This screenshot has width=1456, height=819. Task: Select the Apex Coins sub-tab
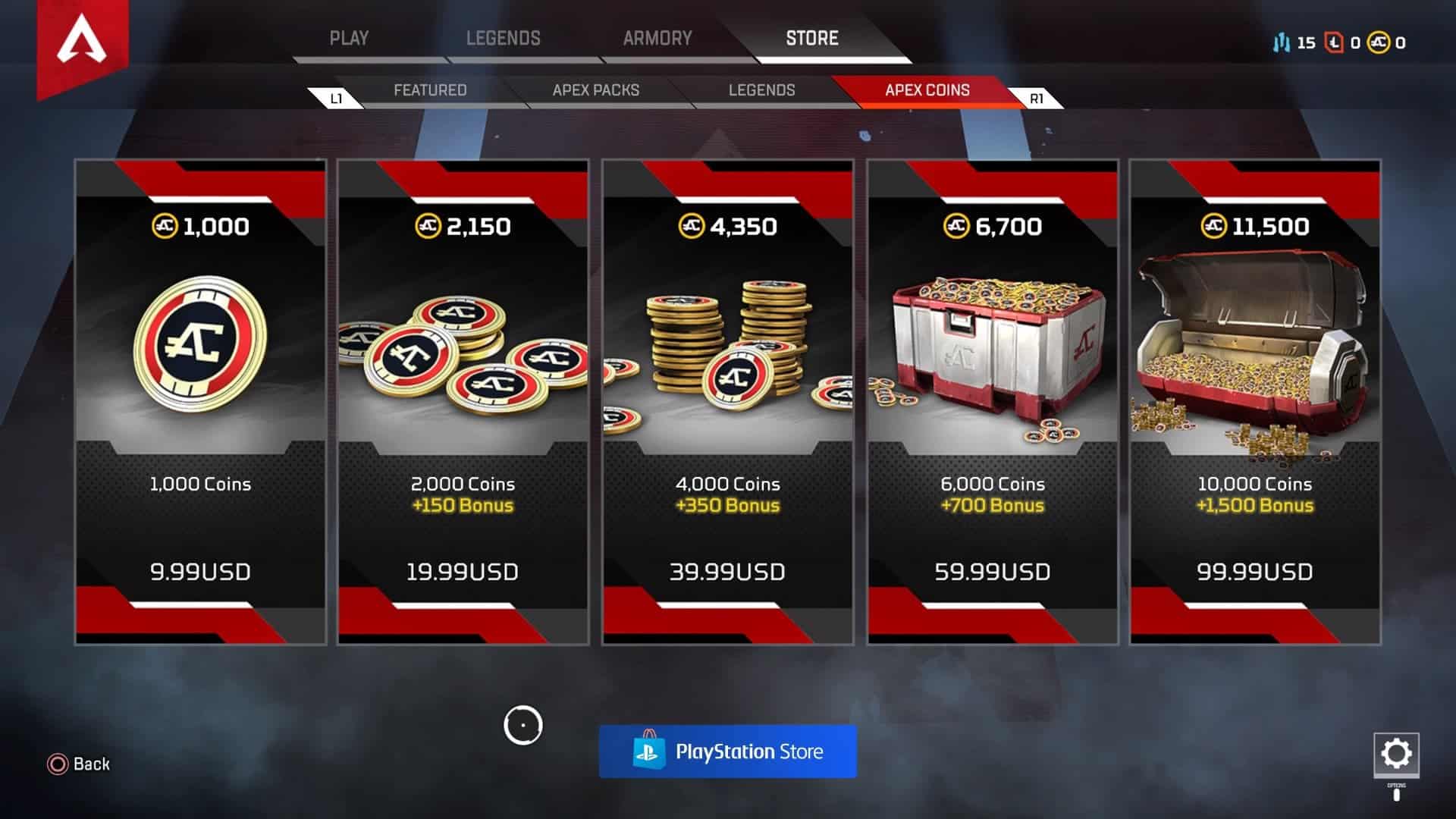(x=927, y=90)
